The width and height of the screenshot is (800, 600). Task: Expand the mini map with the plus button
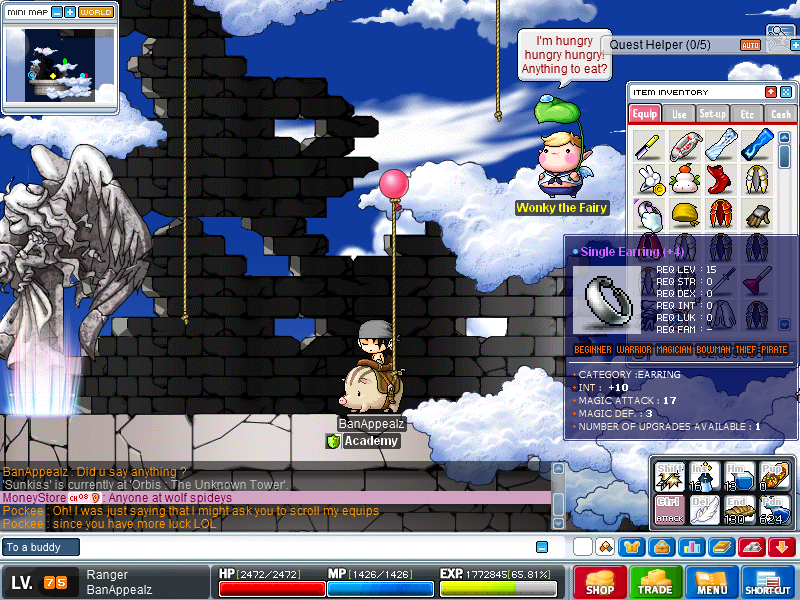[x=70, y=13]
